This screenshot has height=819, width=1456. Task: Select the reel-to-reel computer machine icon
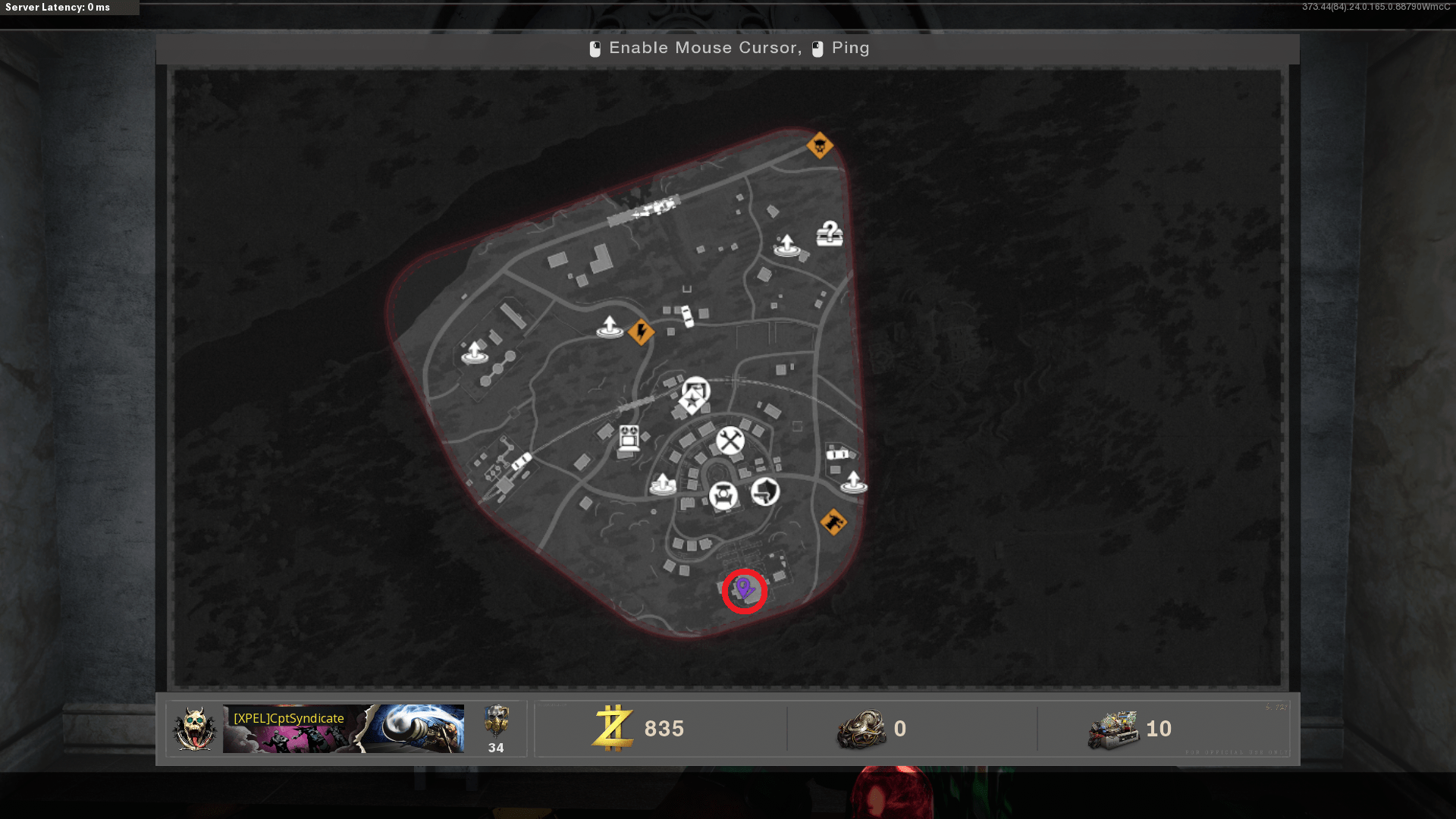coord(629,439)
